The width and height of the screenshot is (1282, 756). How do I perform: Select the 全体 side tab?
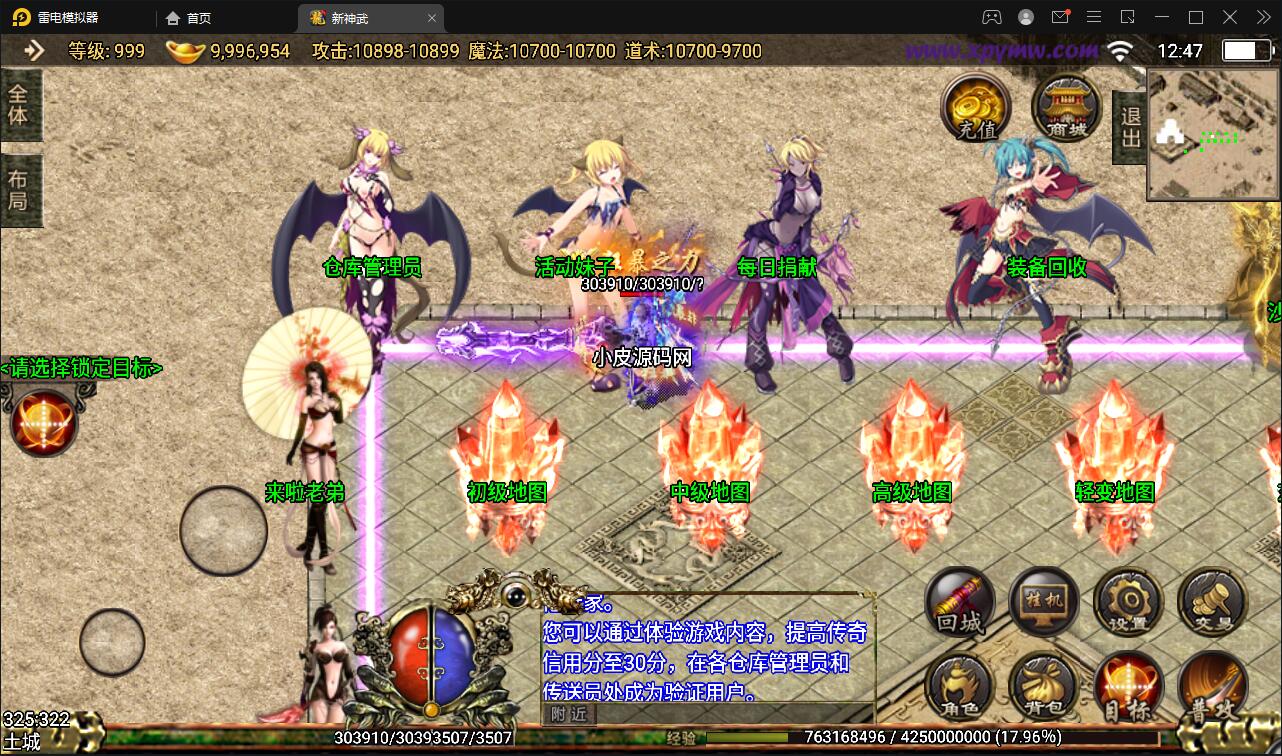(x=20, y=104)
